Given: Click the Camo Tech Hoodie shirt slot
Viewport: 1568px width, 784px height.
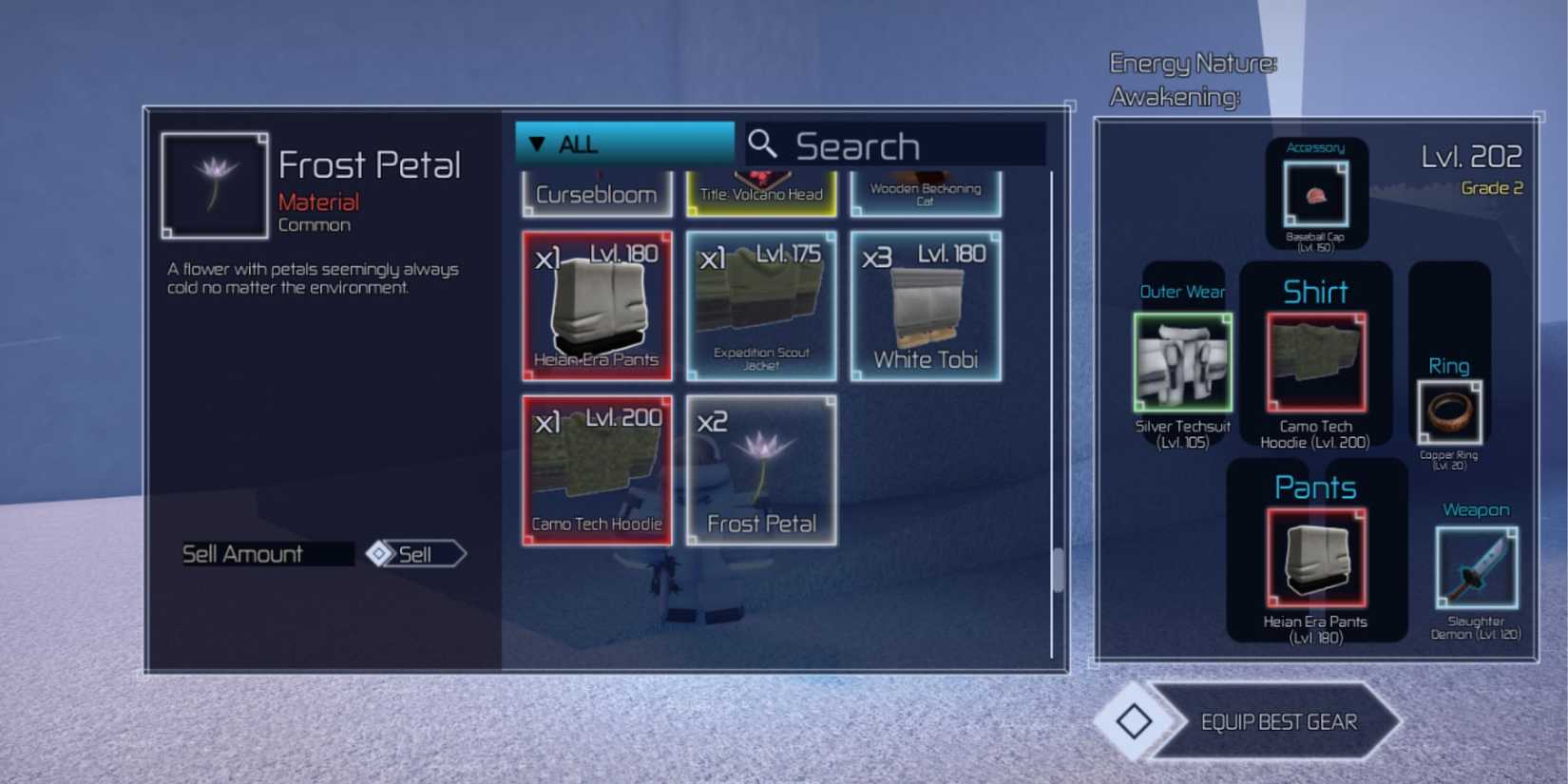Looking at the screenshot, I should pos(1316,361).
